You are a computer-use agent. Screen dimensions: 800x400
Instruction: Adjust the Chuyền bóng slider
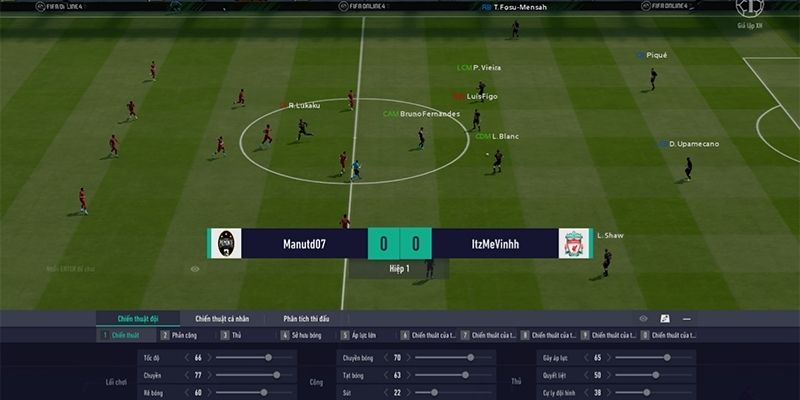pyautogui.click(x=470, y=357)
